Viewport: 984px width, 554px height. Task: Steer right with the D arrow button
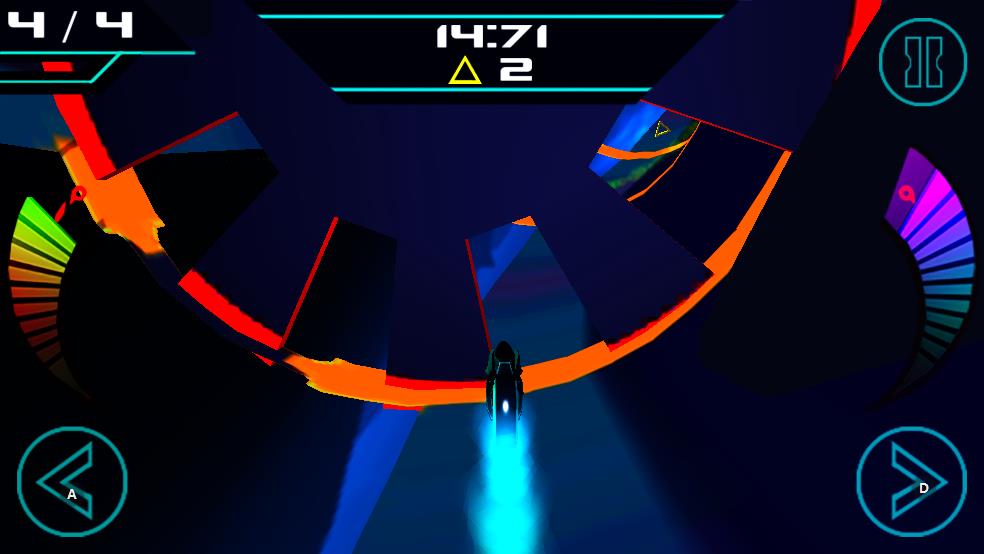click(912, 481)
